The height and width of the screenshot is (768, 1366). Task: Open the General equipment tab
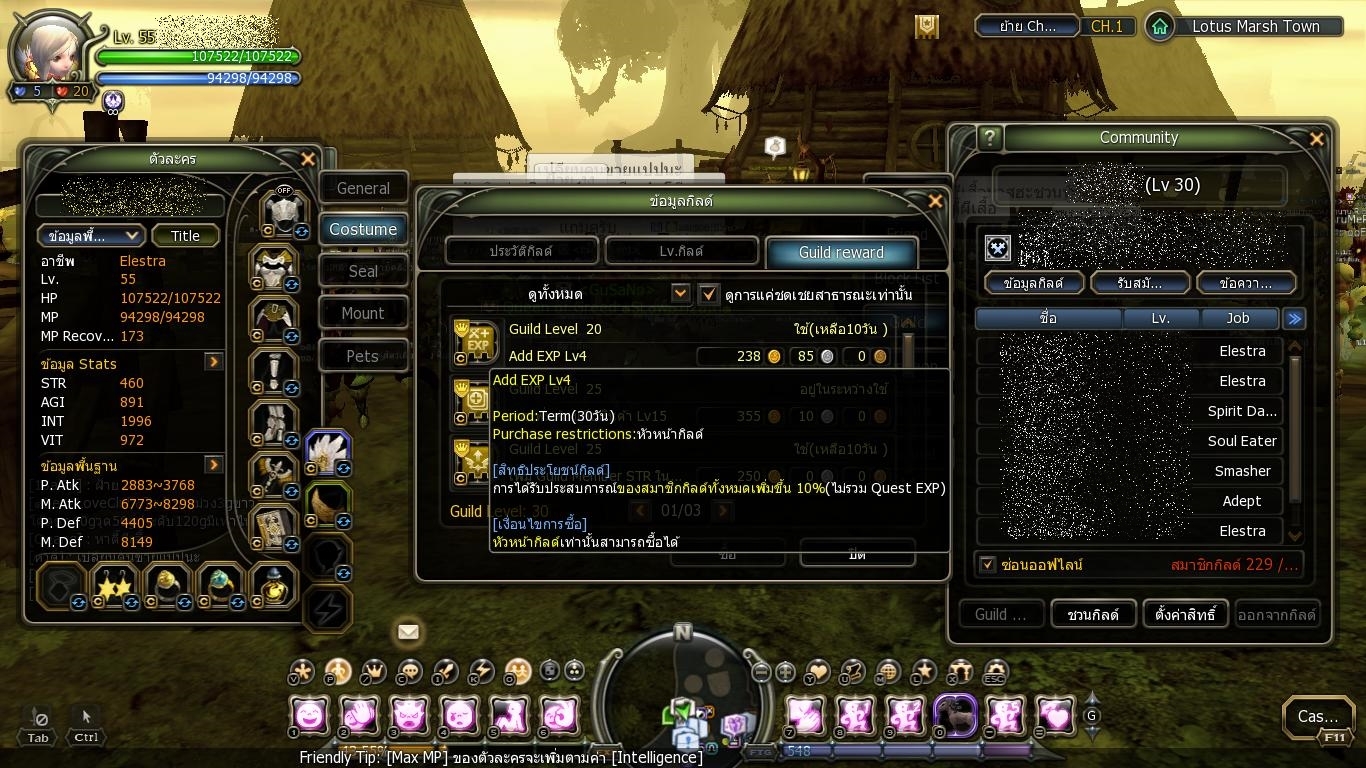(x=363, y=188)
